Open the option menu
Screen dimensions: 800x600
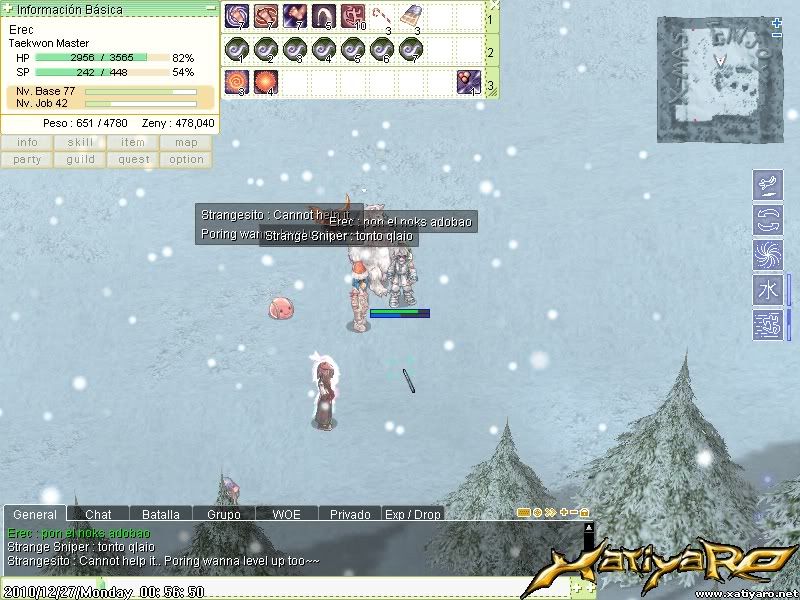coord(186,159)
